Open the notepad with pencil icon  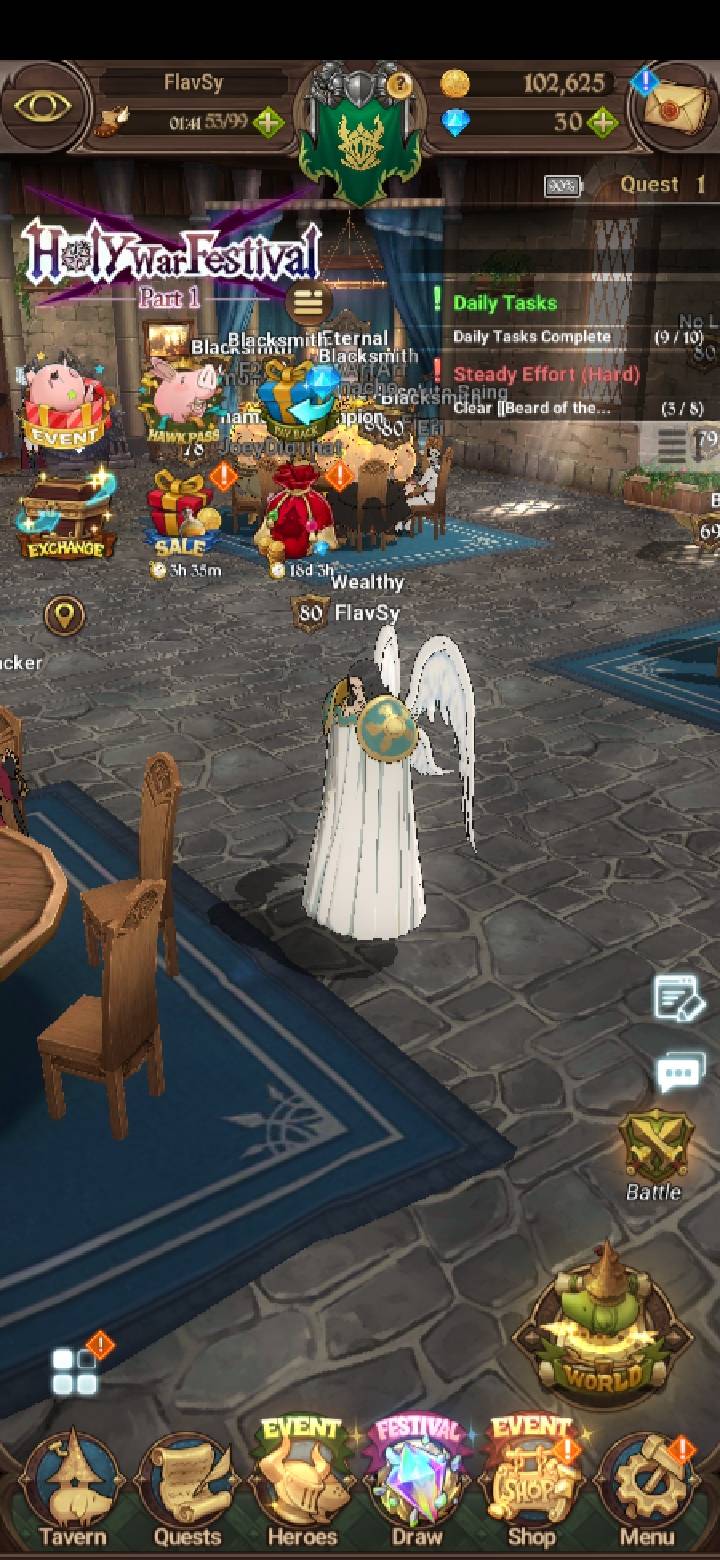pyautogui.click(x=678, y=1000)
